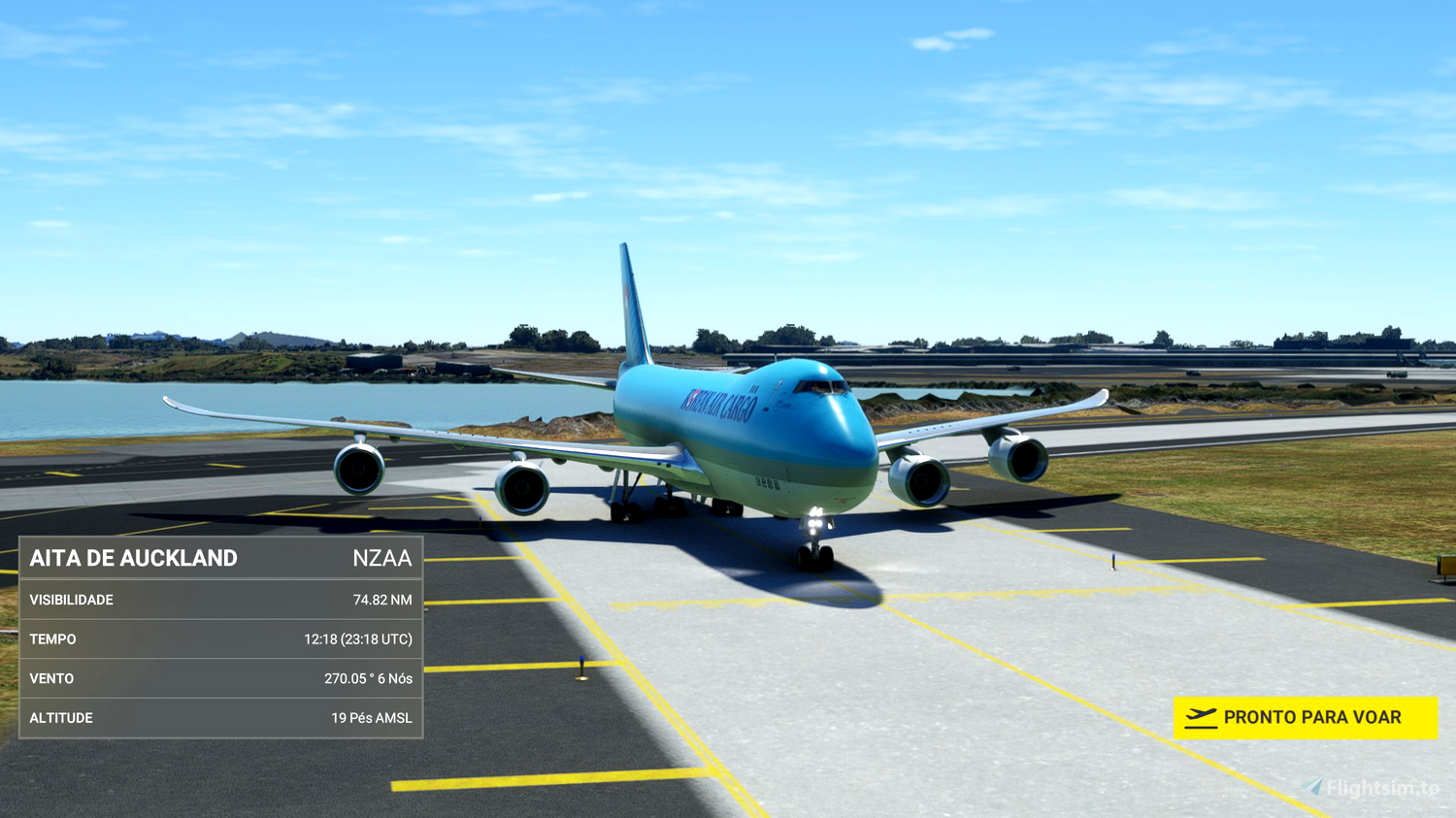
Task: Click the airport information panel background
Action: [x=218, y=636]
